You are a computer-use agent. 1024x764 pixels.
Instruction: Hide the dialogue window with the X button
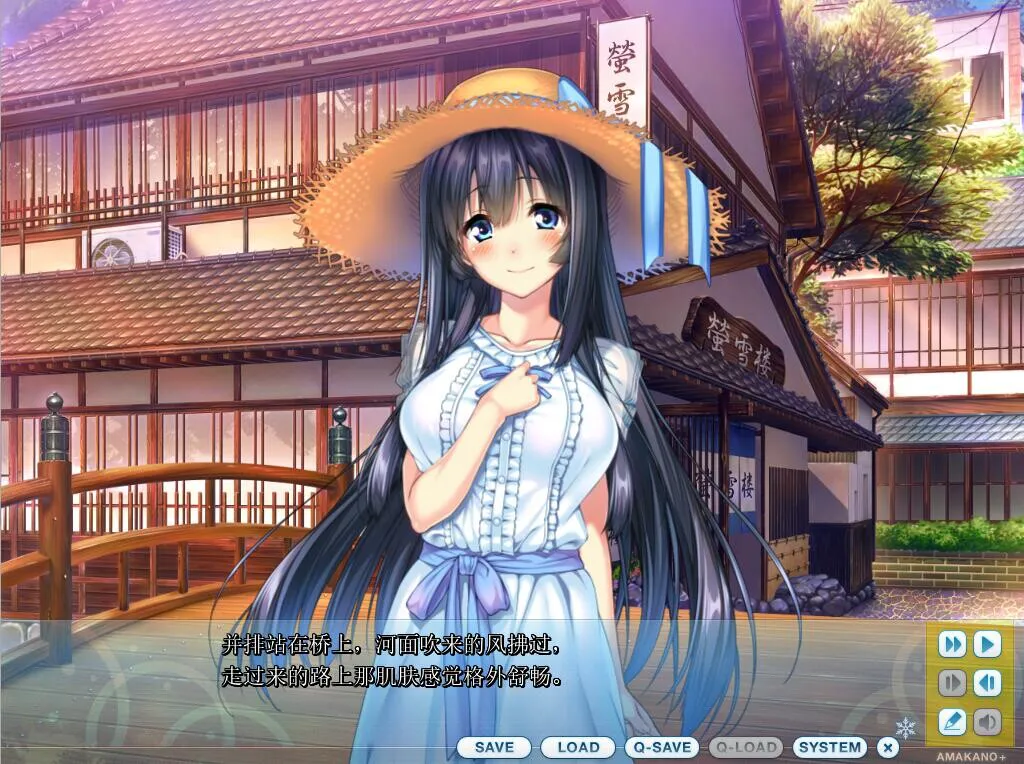coord(887,747)
